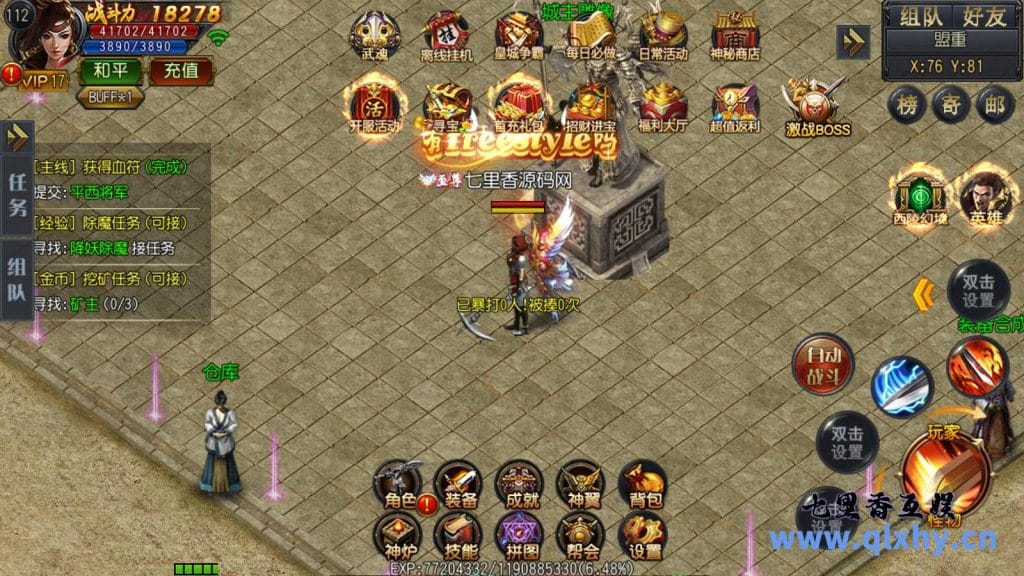The height and width of the screenshot is (576, 1024).
Task: Open 日常活动 daily activities
Action: click(x=663, y=37)
